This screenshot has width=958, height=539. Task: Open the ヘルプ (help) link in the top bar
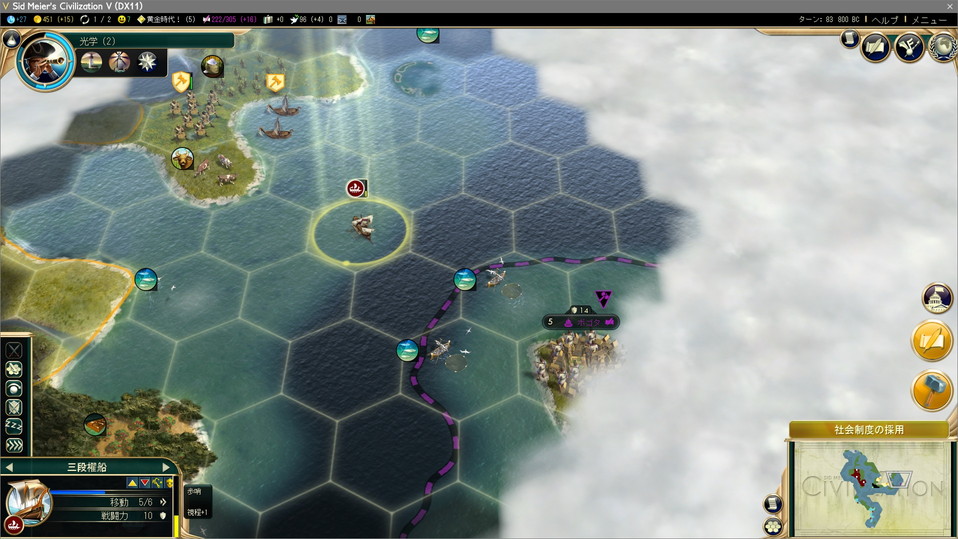click(884, 19)
